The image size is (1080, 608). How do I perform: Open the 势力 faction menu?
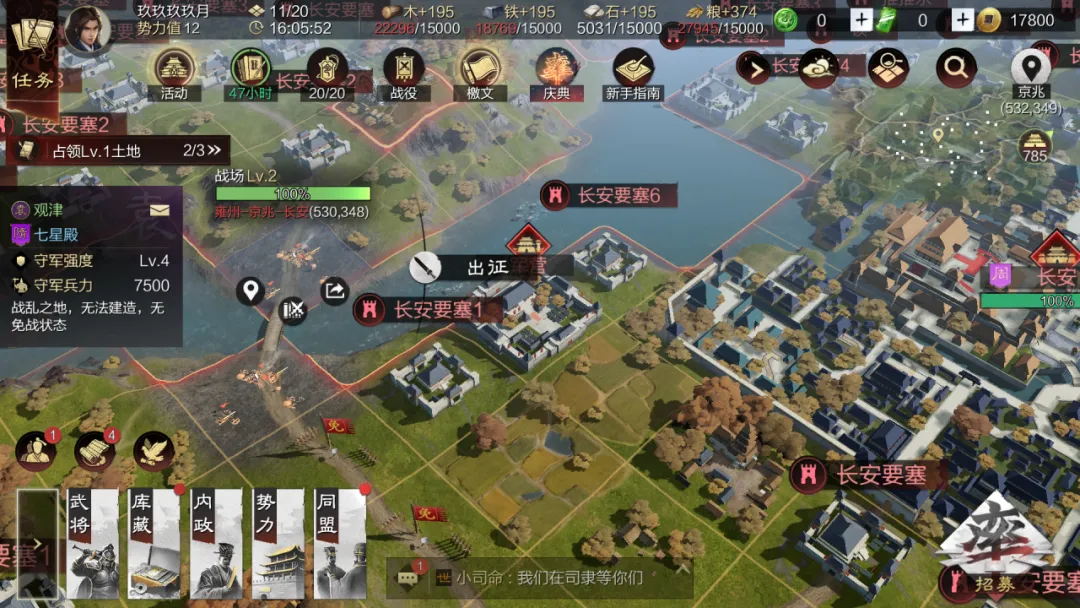point(278,543)
